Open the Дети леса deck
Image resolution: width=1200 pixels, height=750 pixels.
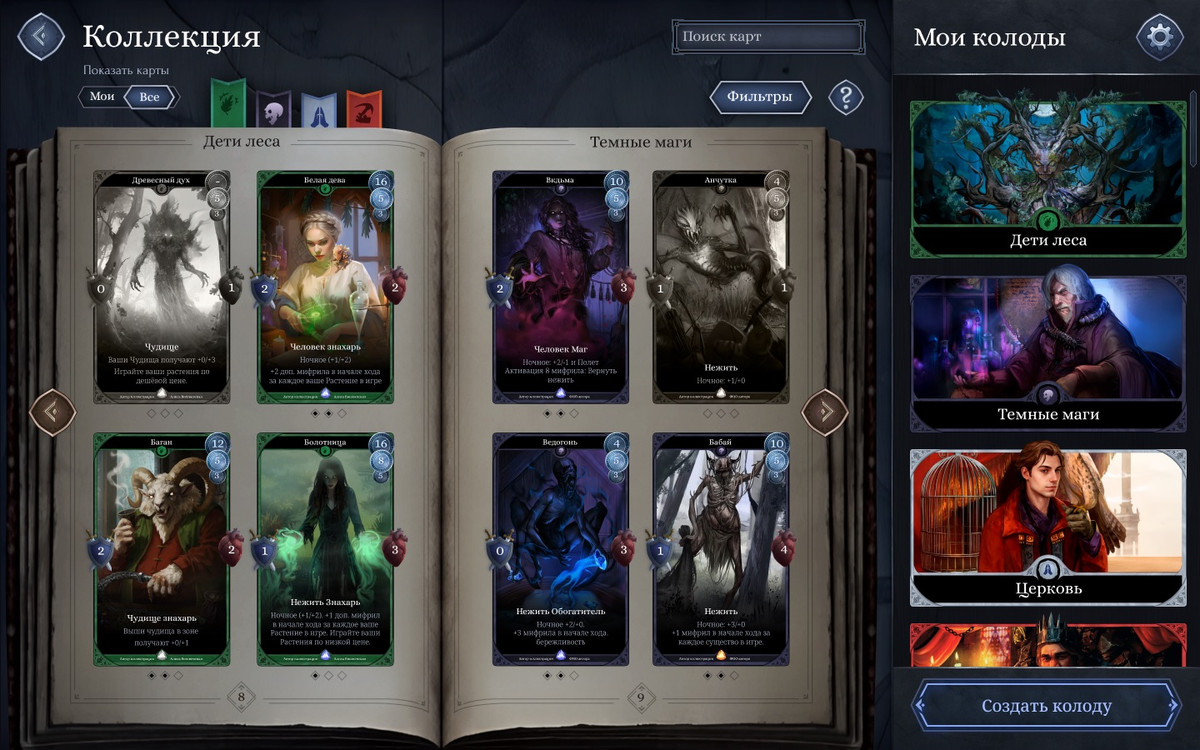click(x=1048, y=178)
